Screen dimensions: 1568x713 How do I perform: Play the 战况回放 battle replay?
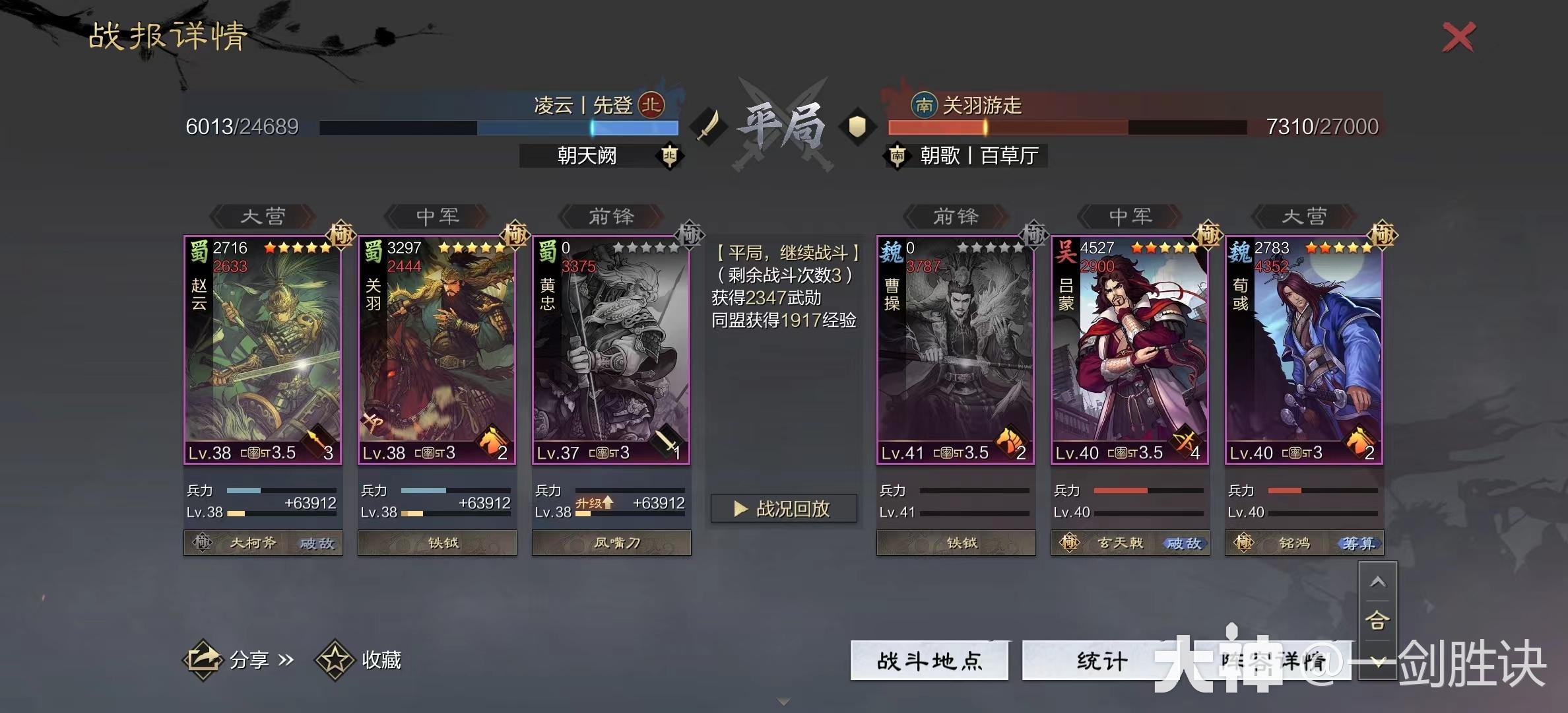[785, 508]
